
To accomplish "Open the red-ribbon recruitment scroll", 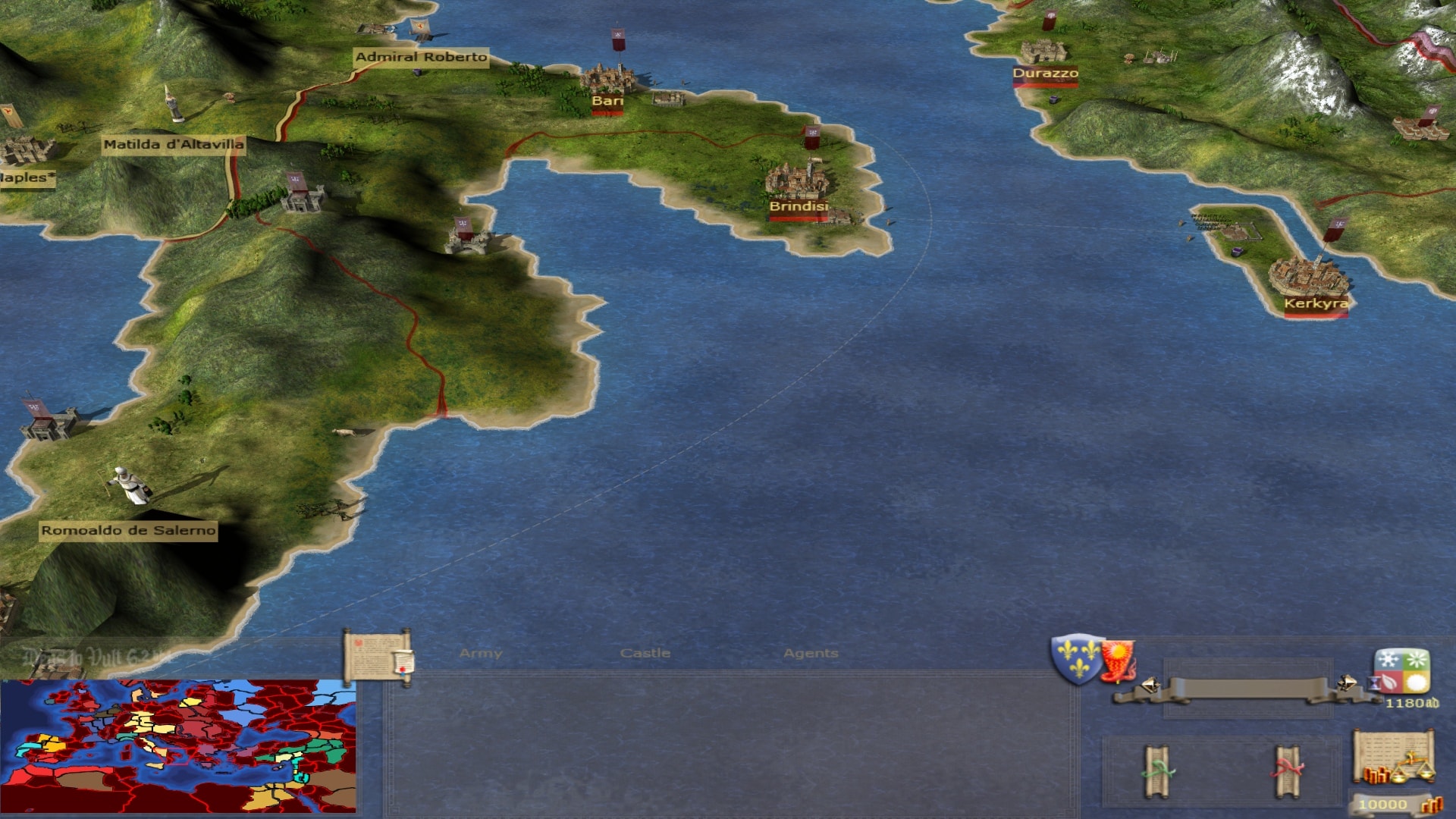I will (1287, 771).
